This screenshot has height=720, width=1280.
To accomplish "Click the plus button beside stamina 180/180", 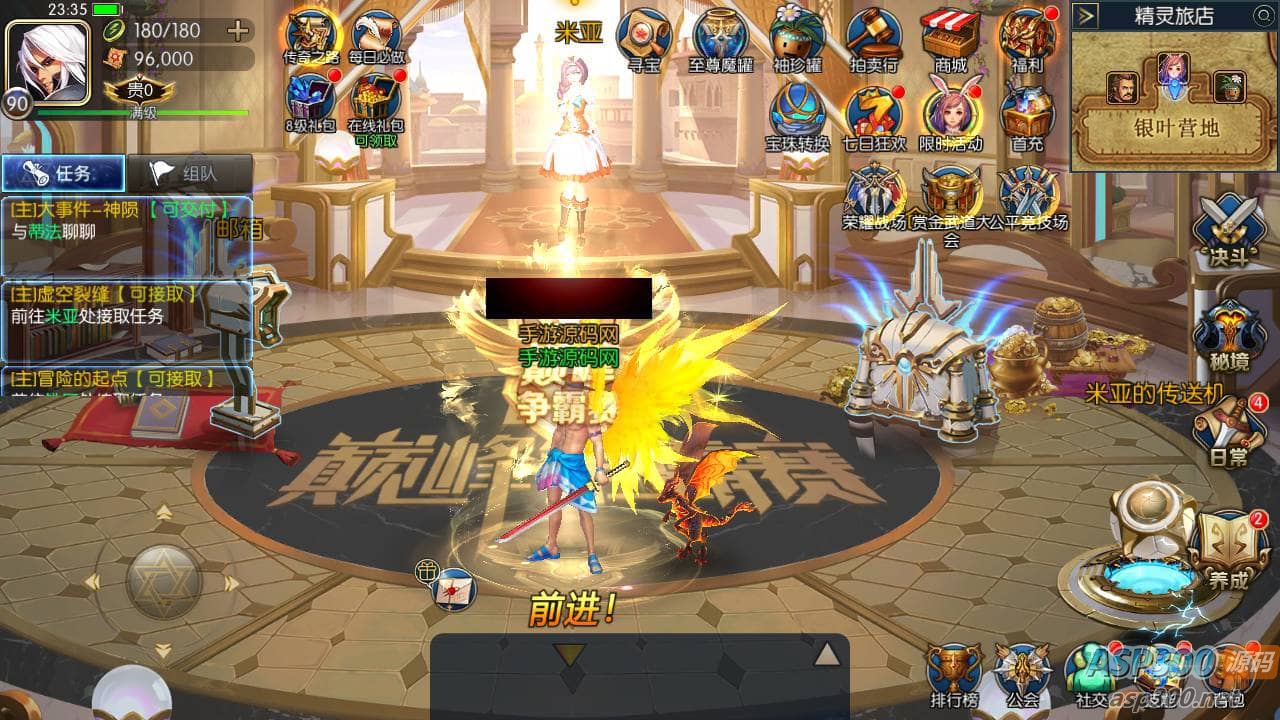I will point(238,30).
